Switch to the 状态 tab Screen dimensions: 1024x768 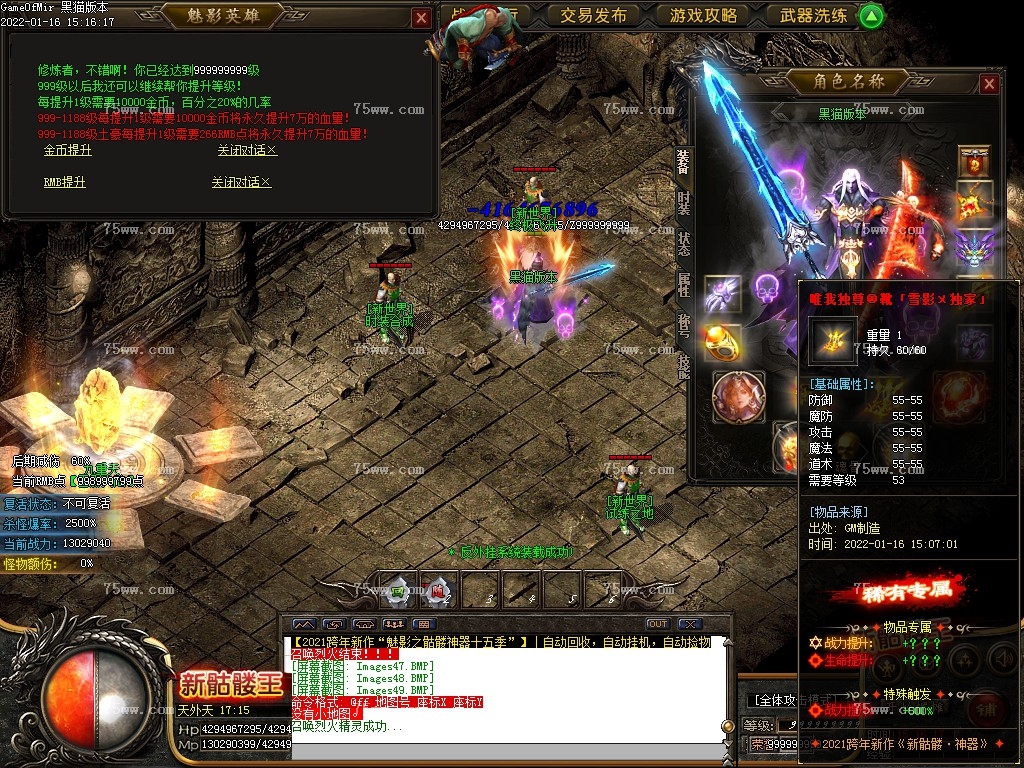[683, 242]
